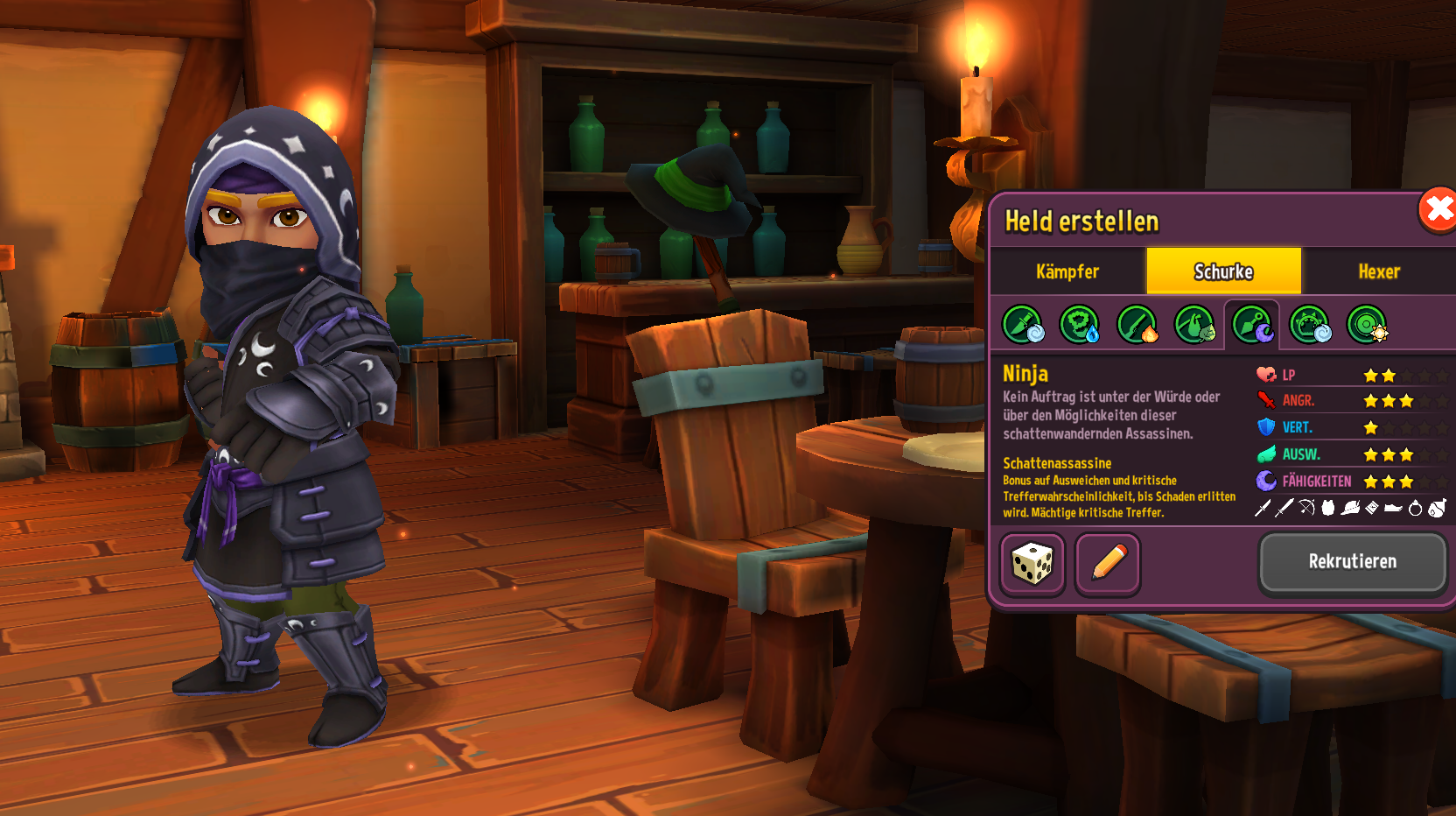This screenshot has width=1456, height=816.
Task: Open the Hexer class tab
Action: pos(1379,271)
